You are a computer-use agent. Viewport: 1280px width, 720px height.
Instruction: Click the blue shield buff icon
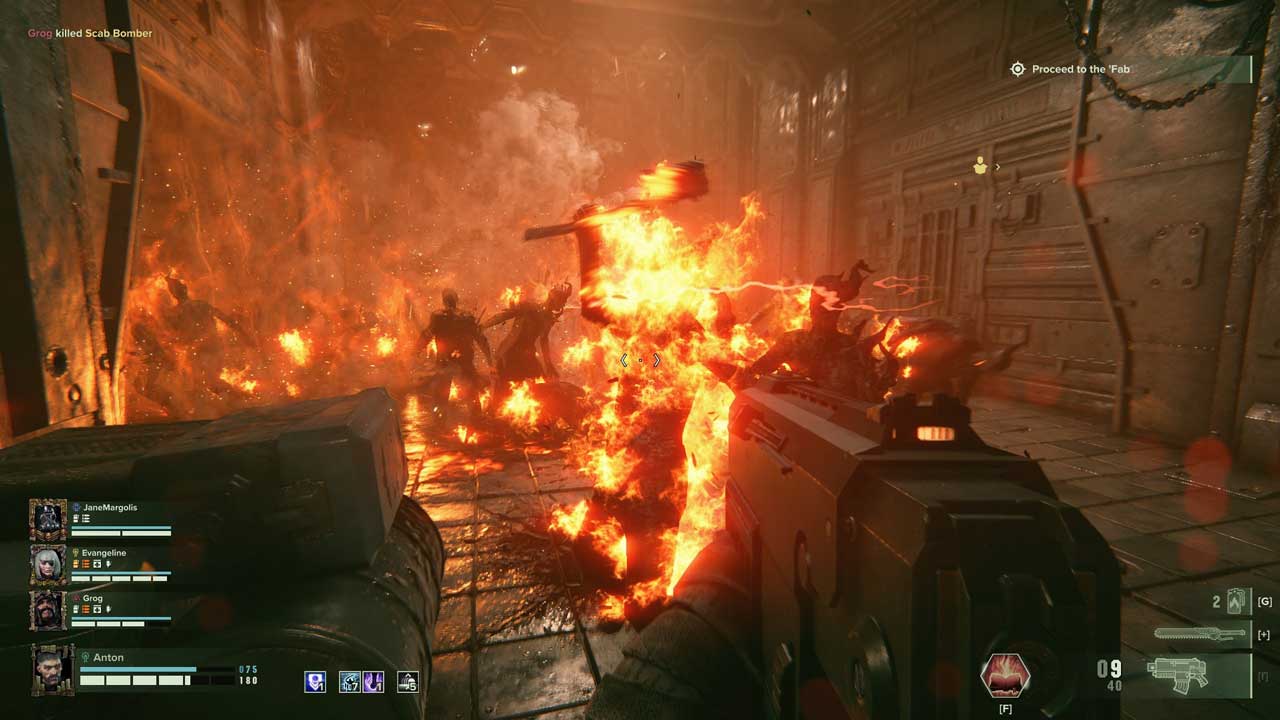click(315, 682)
